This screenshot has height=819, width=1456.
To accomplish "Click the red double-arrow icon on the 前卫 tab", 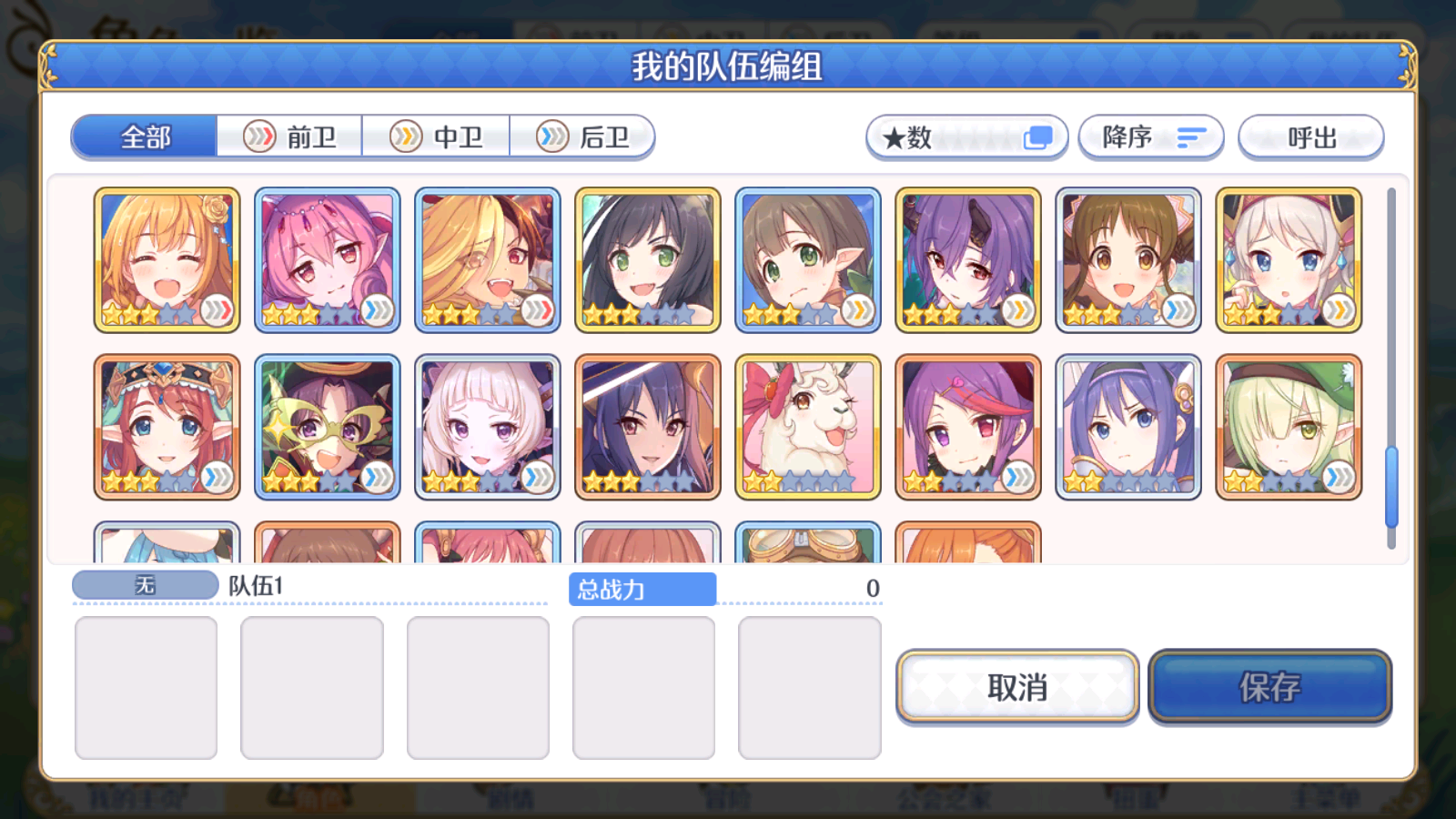I will point(261,136).
